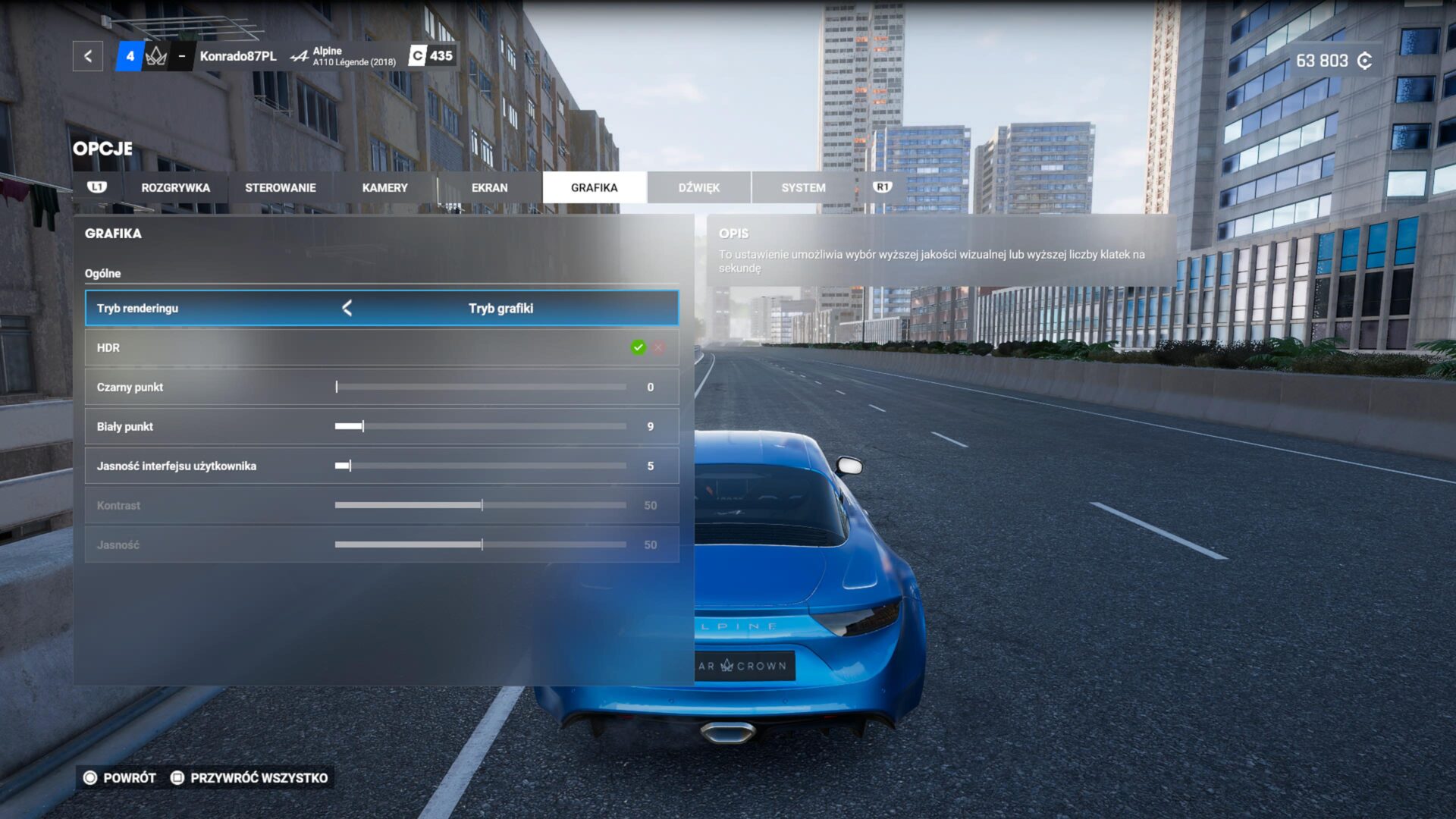Click the PRZYWRÓĆ WSZYSTKO button
This screenshot has width=1456, height=819.
click(259, 777)
